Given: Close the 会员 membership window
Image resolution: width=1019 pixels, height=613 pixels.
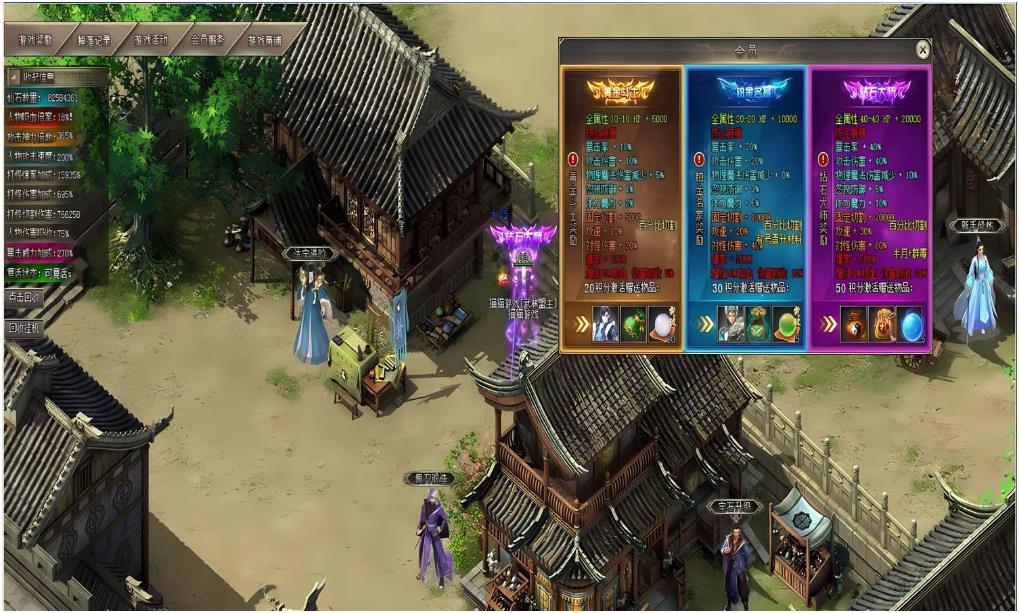Looking at the screenshot, I should (922, 49).
